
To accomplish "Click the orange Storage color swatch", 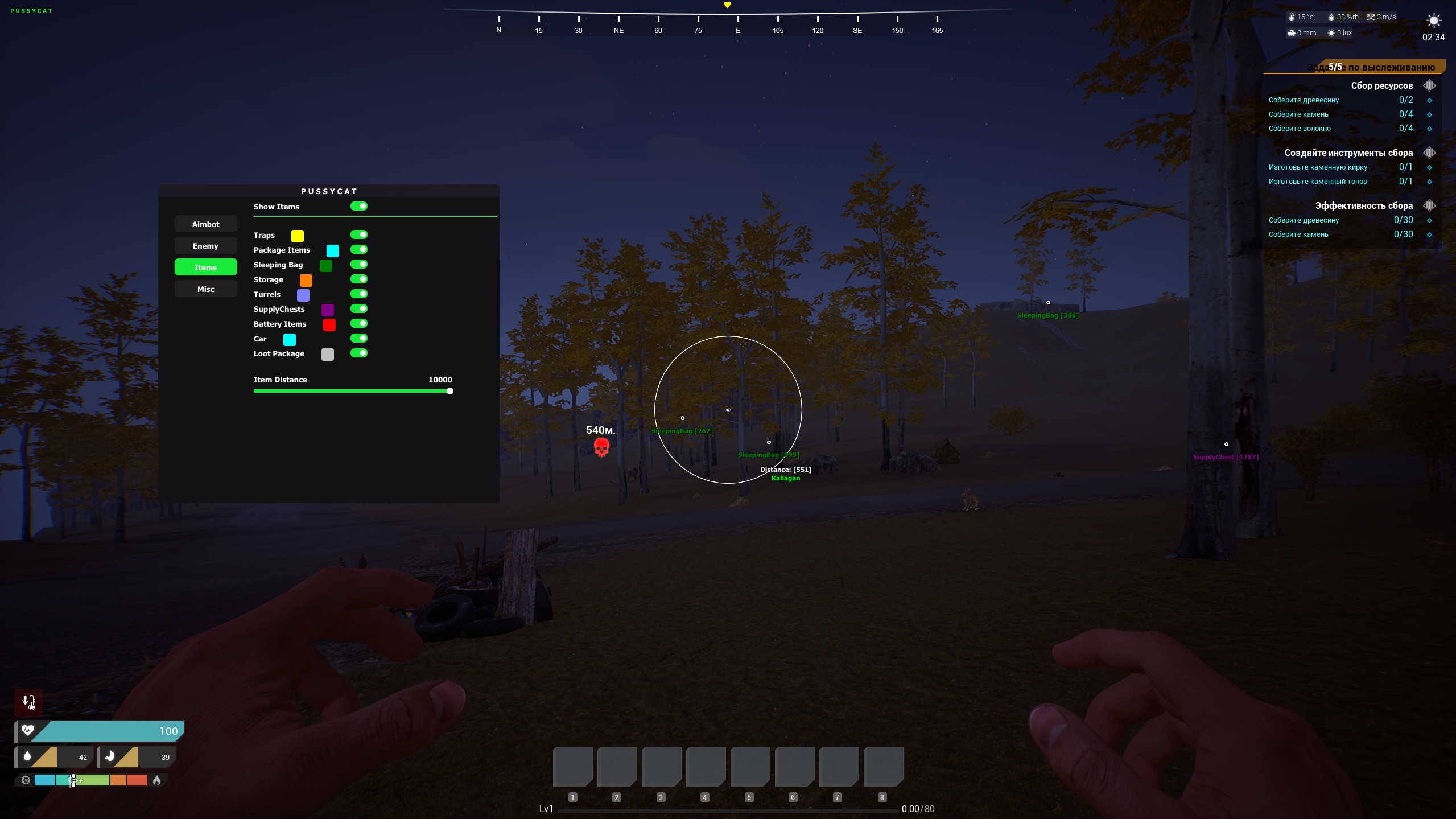I will (x=306, y=280).
